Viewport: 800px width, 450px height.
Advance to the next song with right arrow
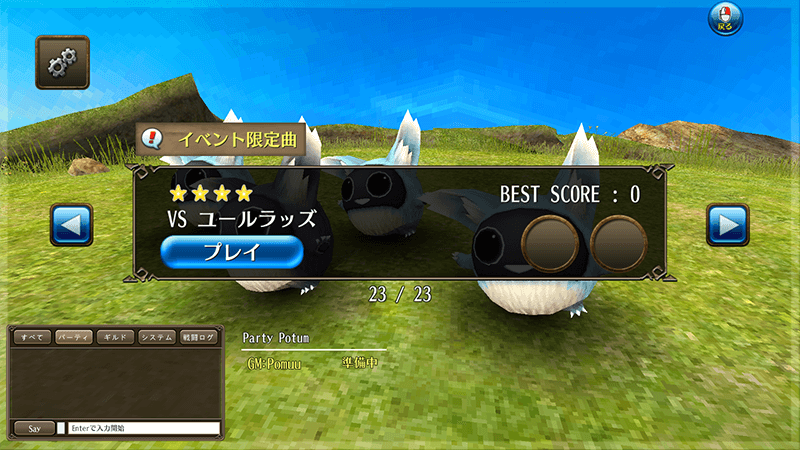(727, 225)
